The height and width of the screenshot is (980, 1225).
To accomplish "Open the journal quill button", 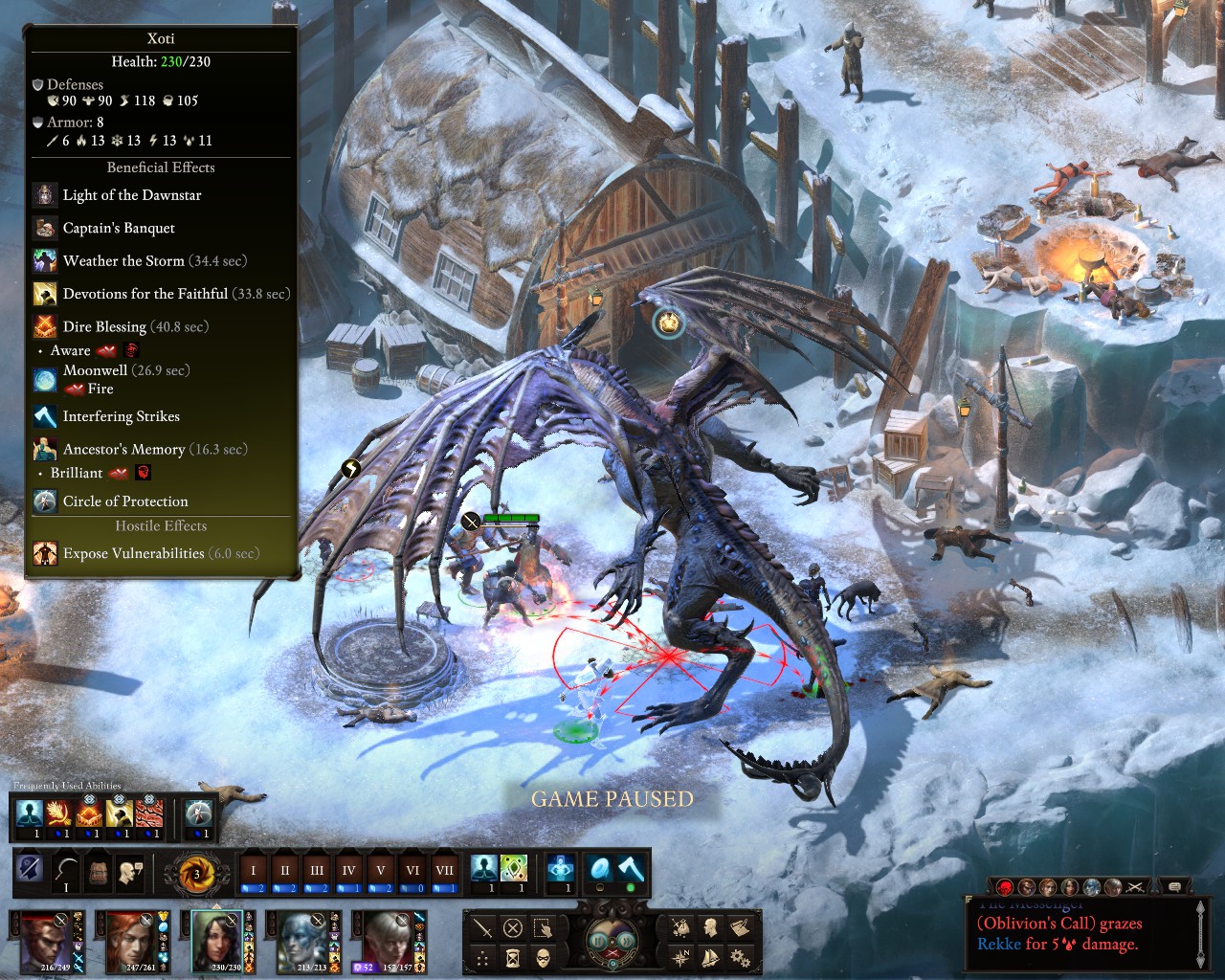I will pyautogui.click(x=739, y=927).
